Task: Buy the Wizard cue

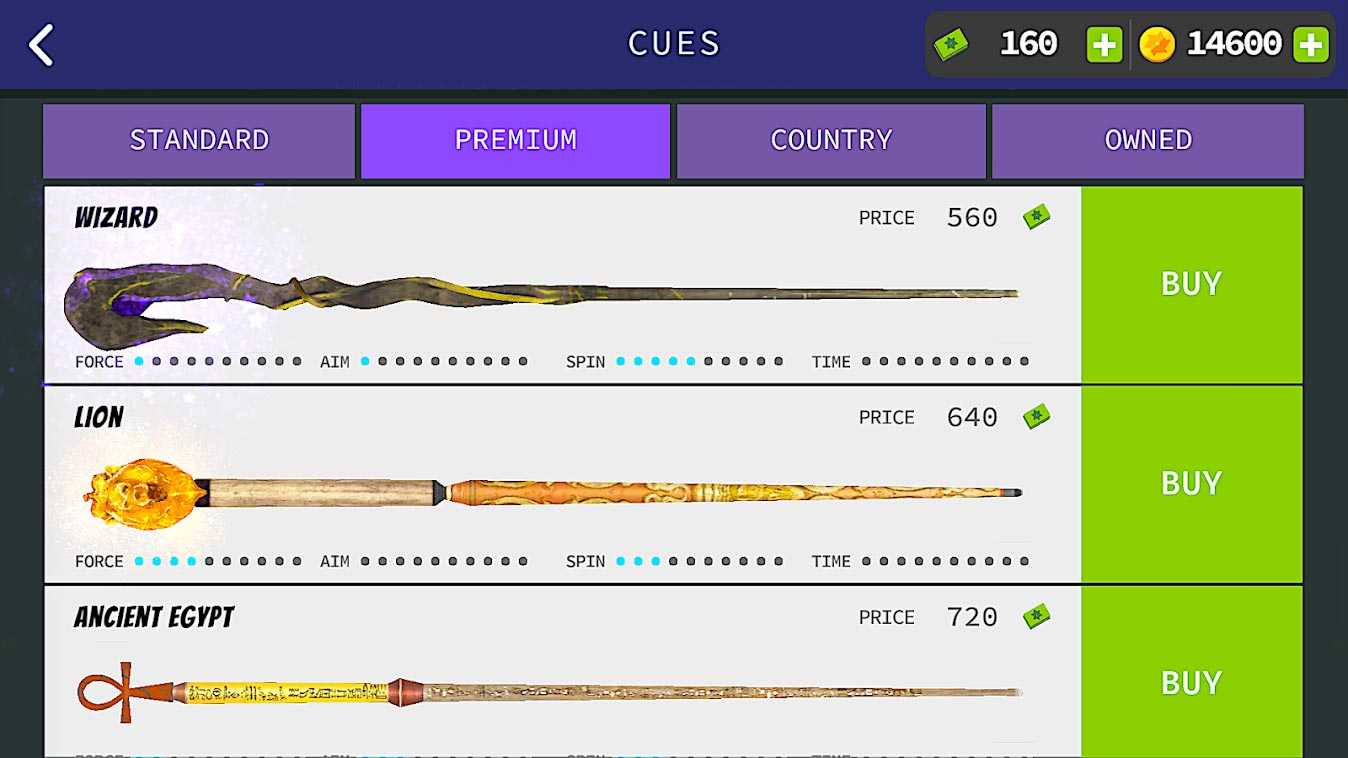Action: 1191,284
